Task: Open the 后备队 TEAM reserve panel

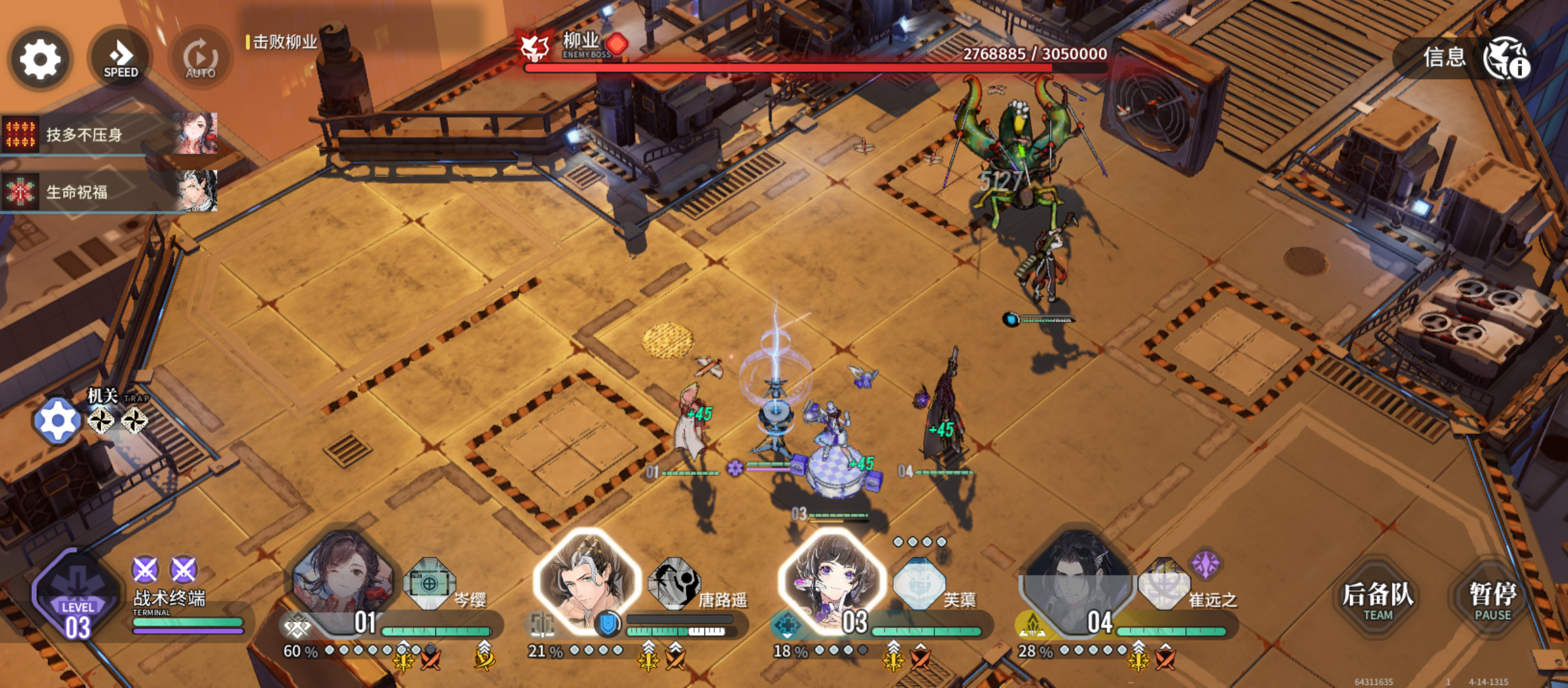Action: (1377, 599)
